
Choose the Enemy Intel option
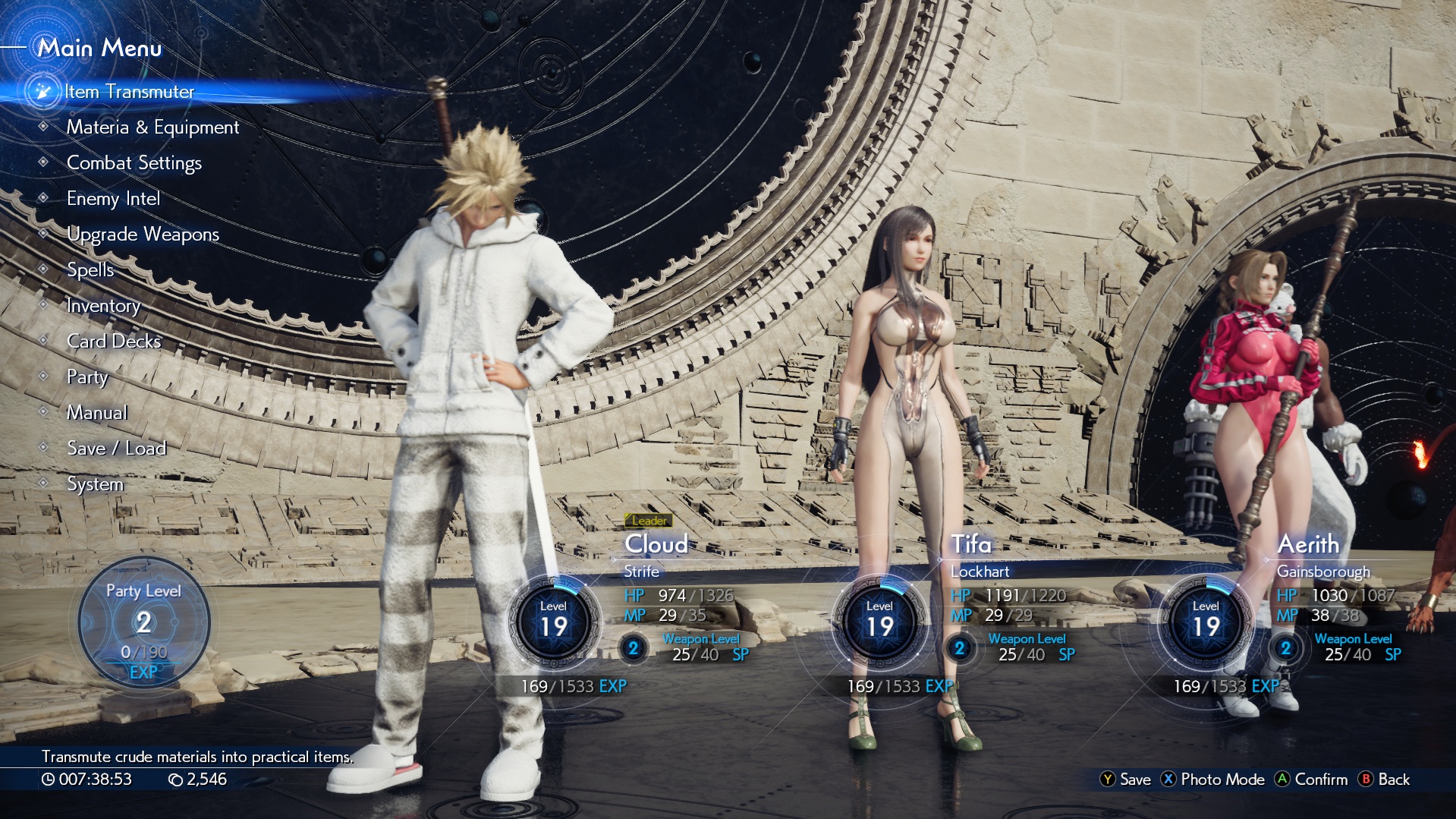point(113,199)
